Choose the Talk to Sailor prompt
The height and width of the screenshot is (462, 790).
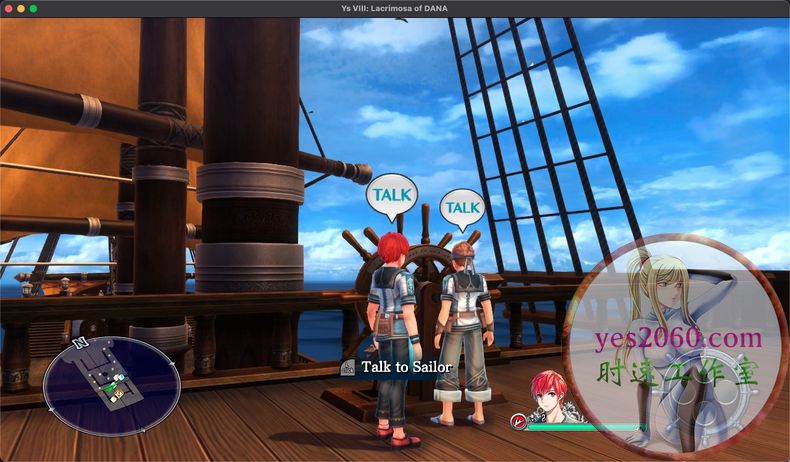point(397,367)
